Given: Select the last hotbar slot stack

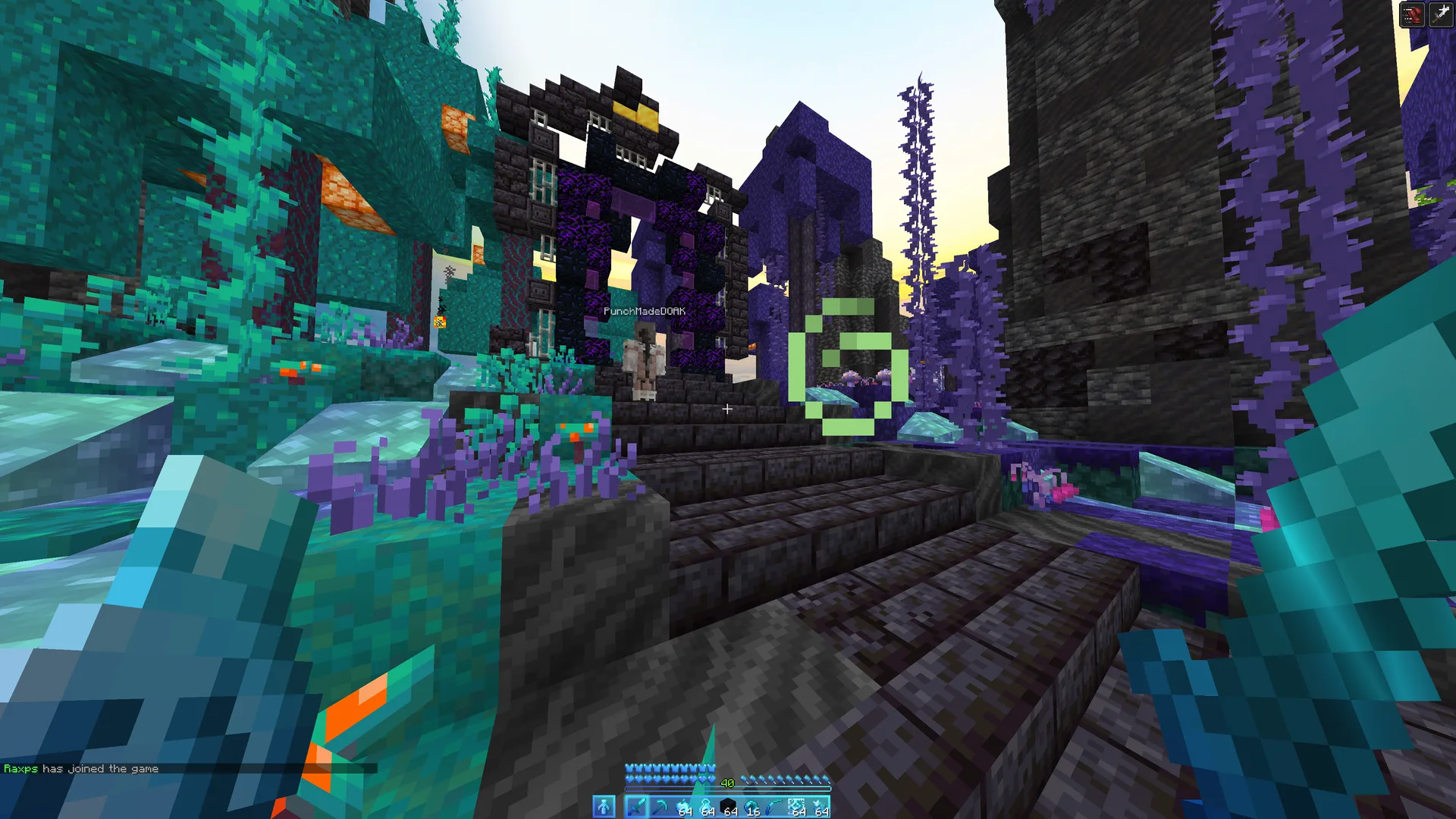Looking at the screenshot, I should (x=820, y=807).
